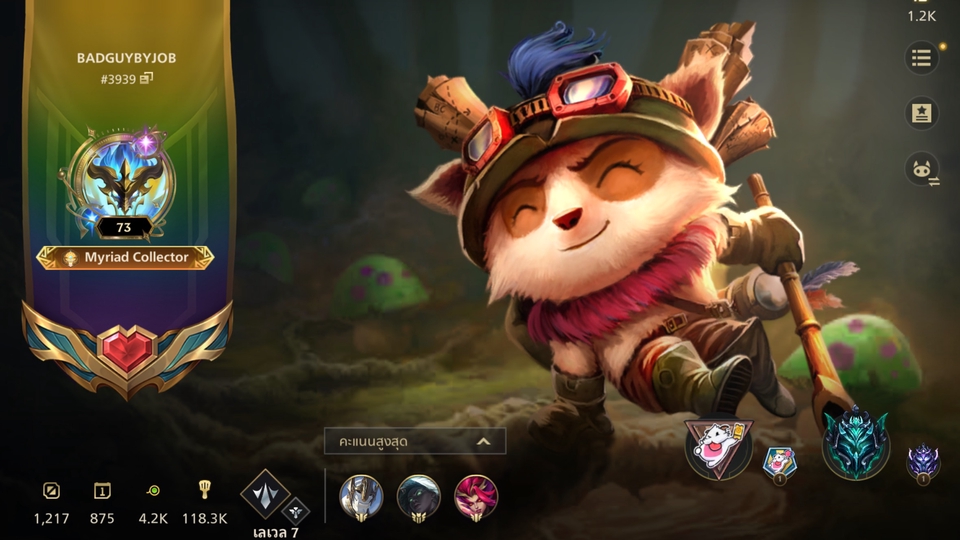Open the star card icon button
960x540 pixels.
click(921, 114)
